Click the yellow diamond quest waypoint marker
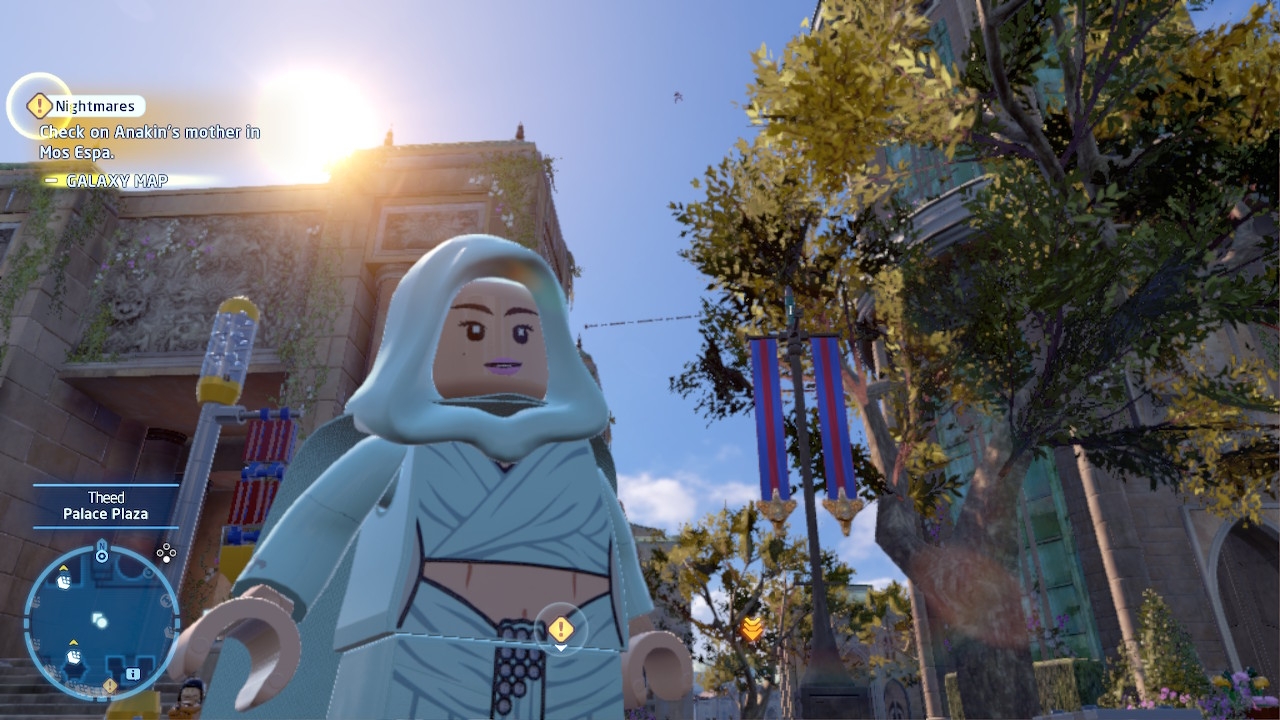This screenshot has height=720, width=1280. tap(561, 629)
